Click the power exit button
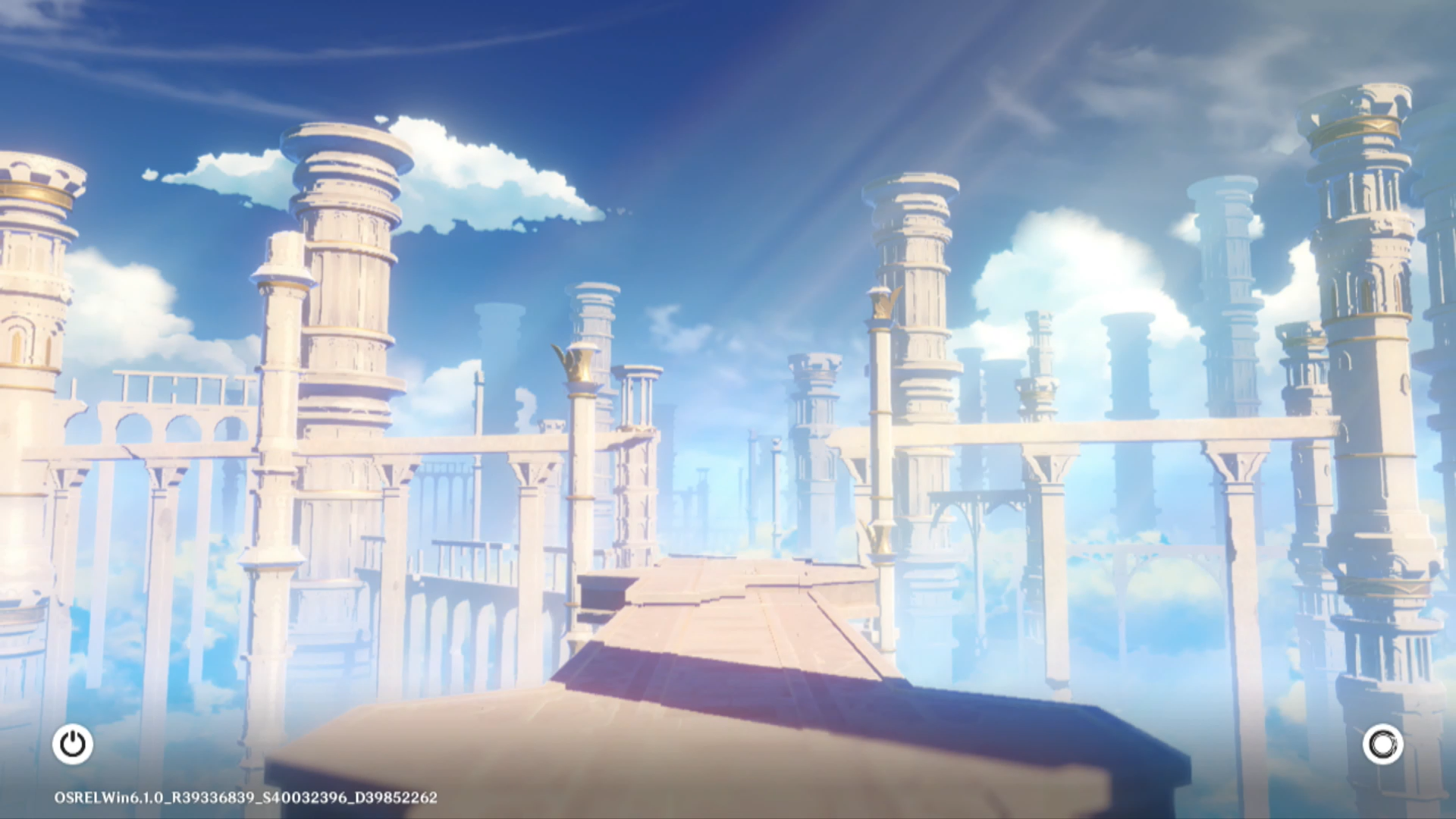Viewport: 1456px width, 819px height. [x=73, y=744]
